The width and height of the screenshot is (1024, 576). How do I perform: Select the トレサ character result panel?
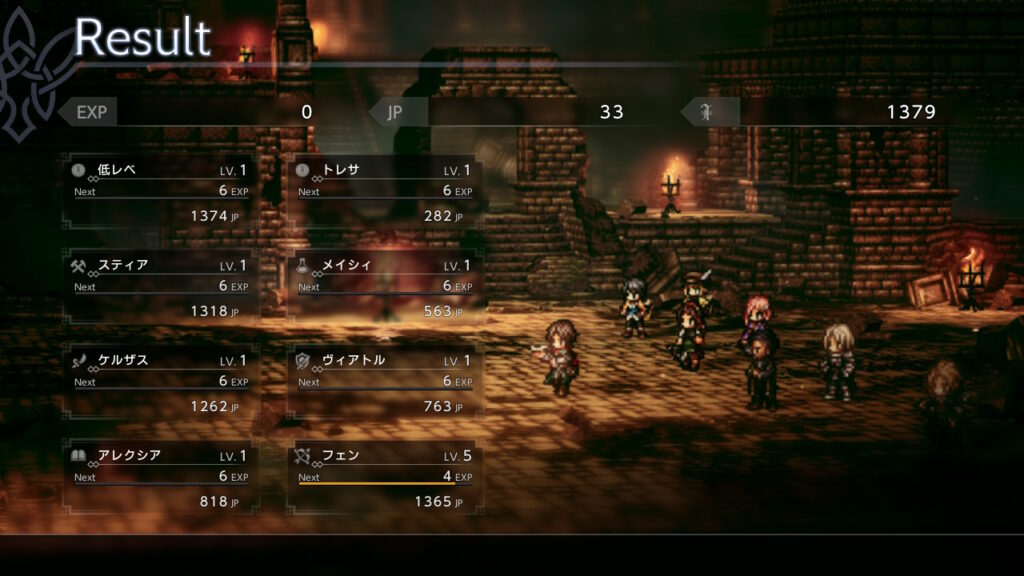pyautogui.click(x=385, y=192)
